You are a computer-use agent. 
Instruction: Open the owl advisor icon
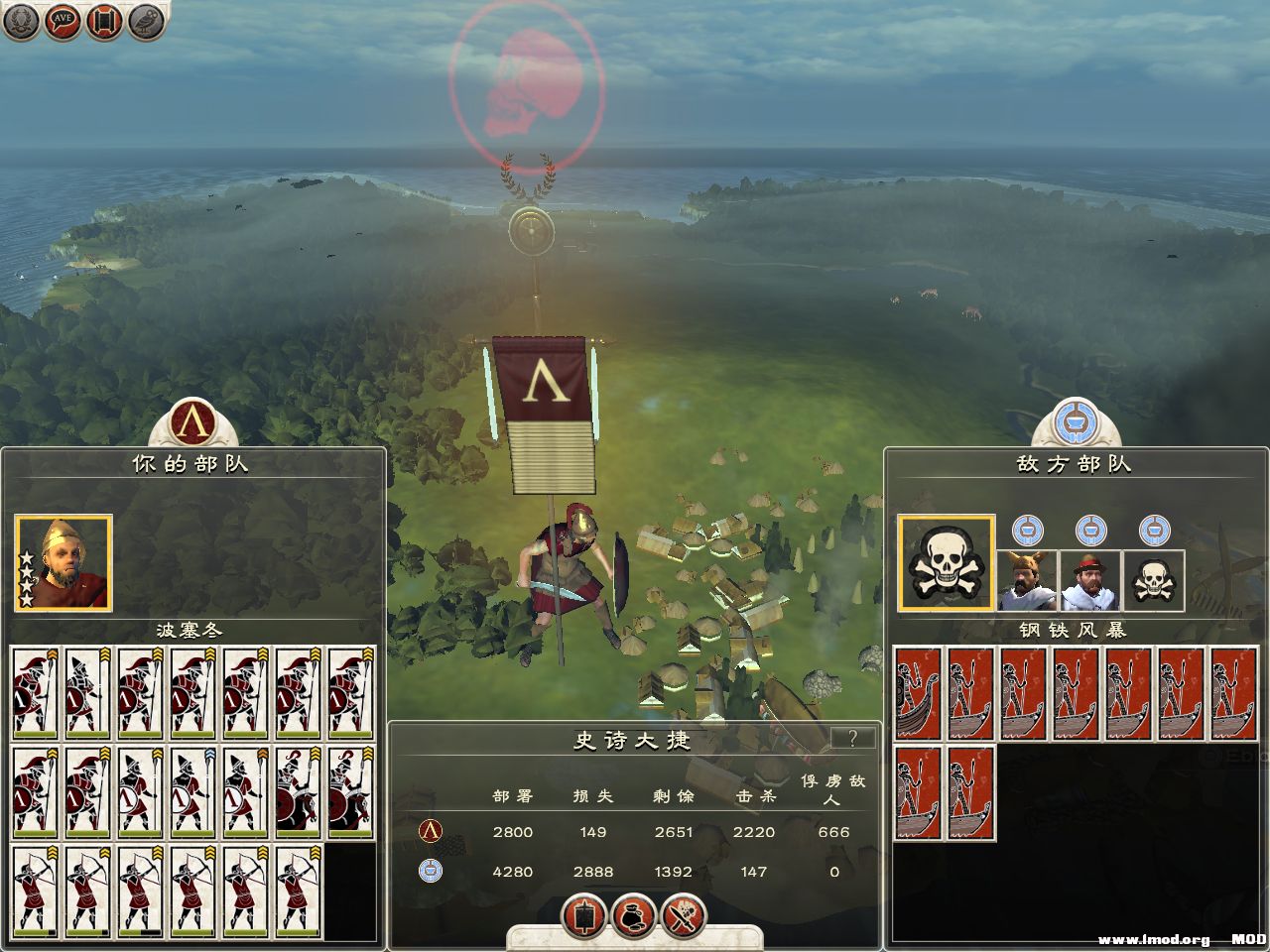146,22
